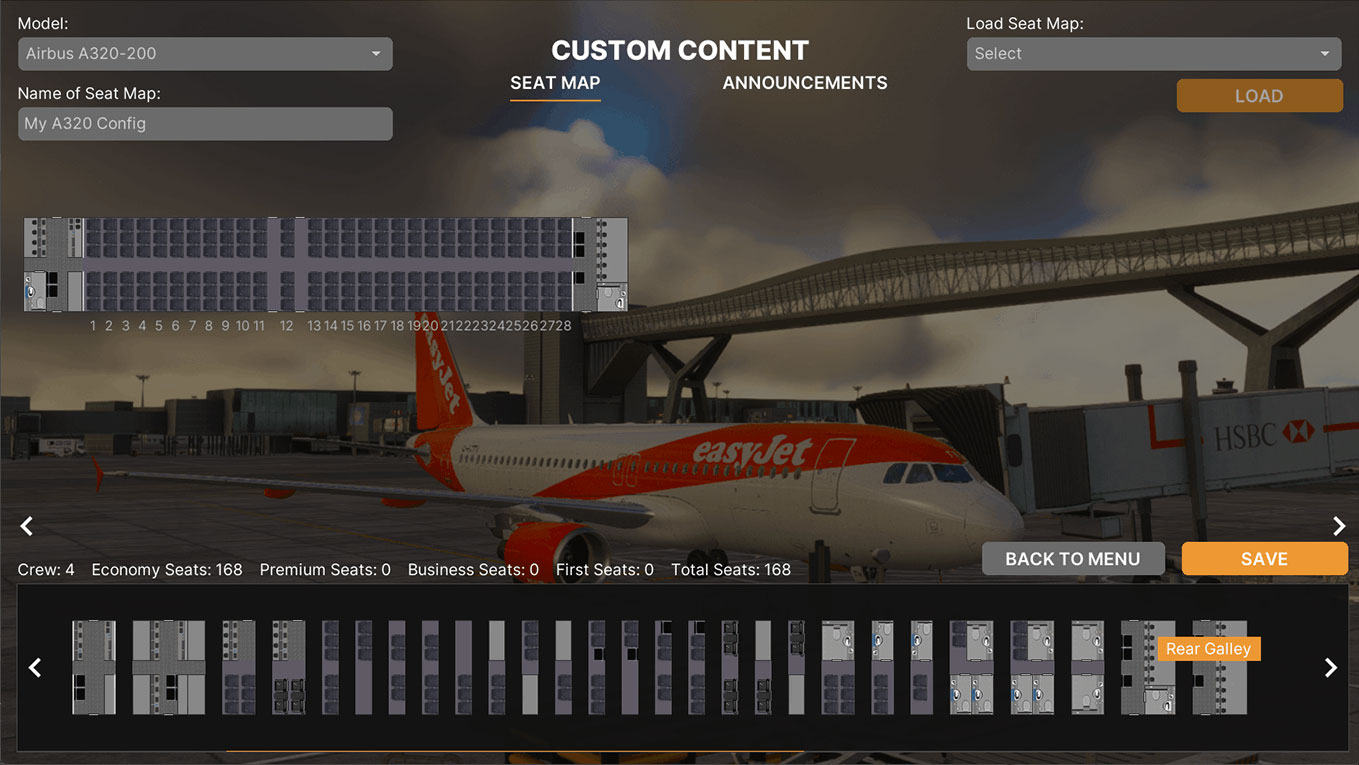Viewport: 1359px width, 765px height.
Task: Click the Load button
Action: (x=1259, y=96)
